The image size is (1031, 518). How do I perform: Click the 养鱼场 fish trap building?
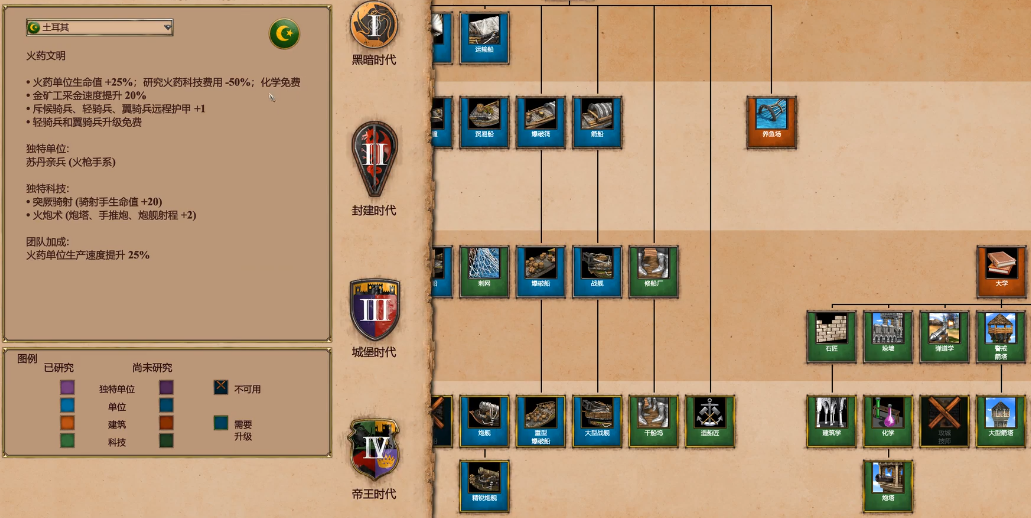coord(772,122)
